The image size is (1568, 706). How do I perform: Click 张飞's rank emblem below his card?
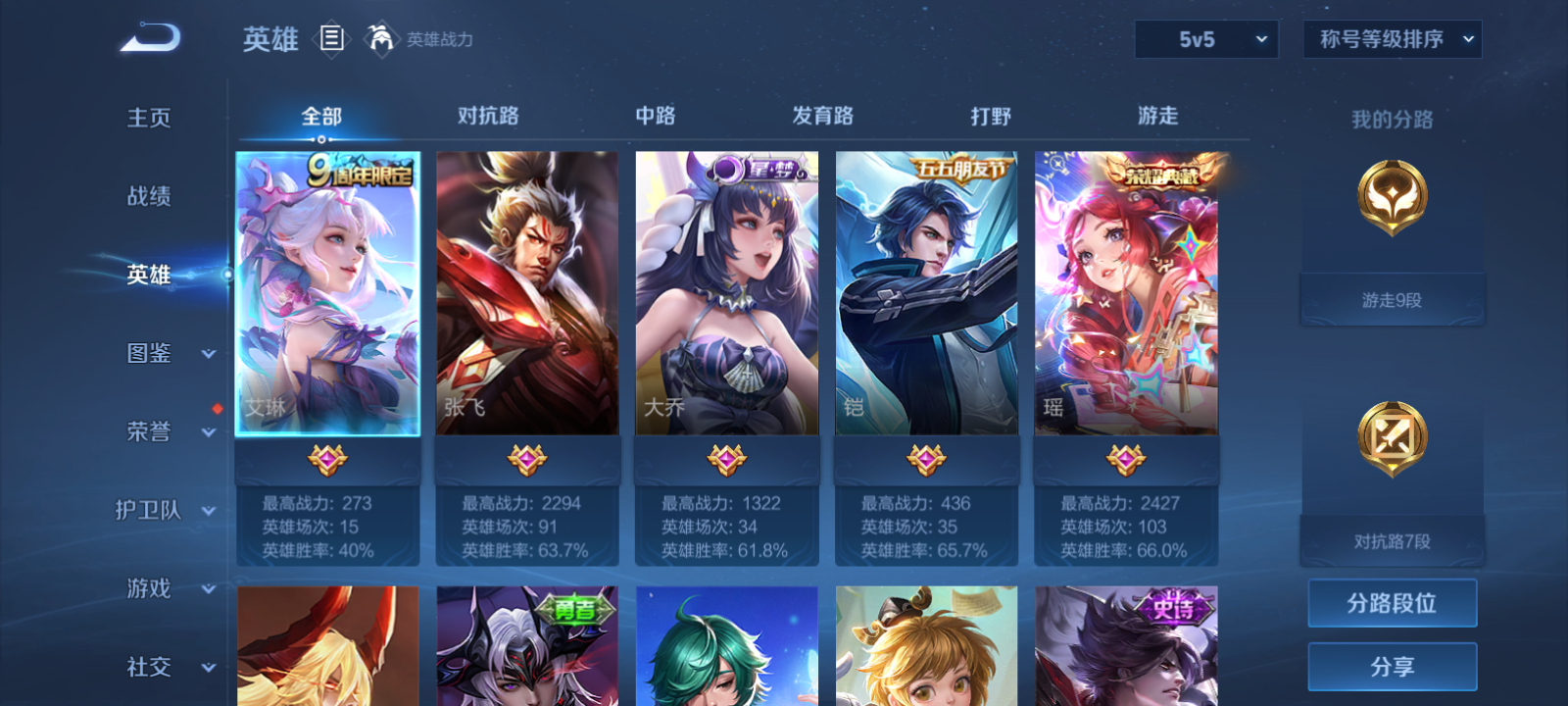tap(526, 457)
